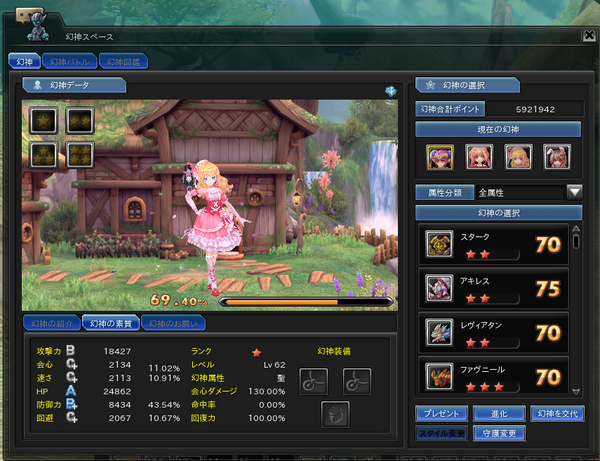Select スターク from the Eidolon list
This screenshot has height=461, width=600.
492,244
